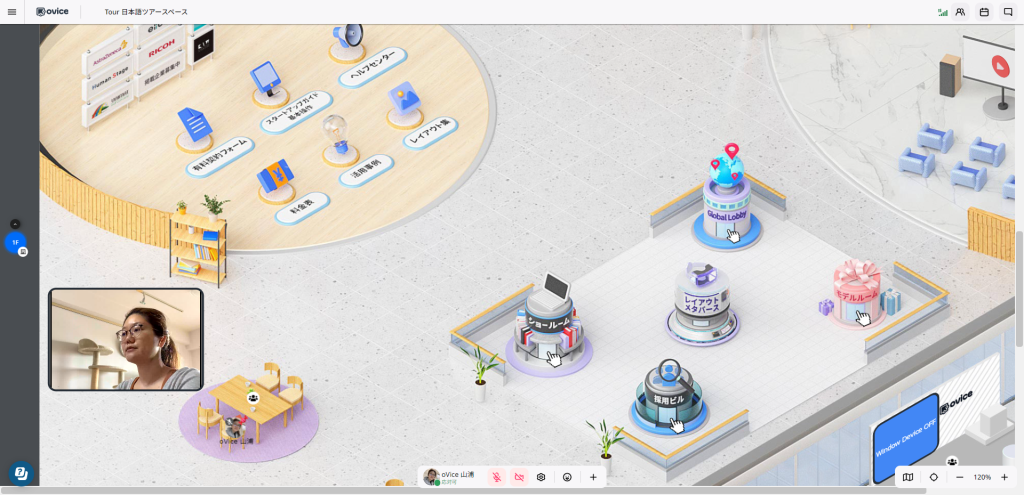Center view on my avatar
This screenshot has height=495, width=1024.
pos(933,478)
